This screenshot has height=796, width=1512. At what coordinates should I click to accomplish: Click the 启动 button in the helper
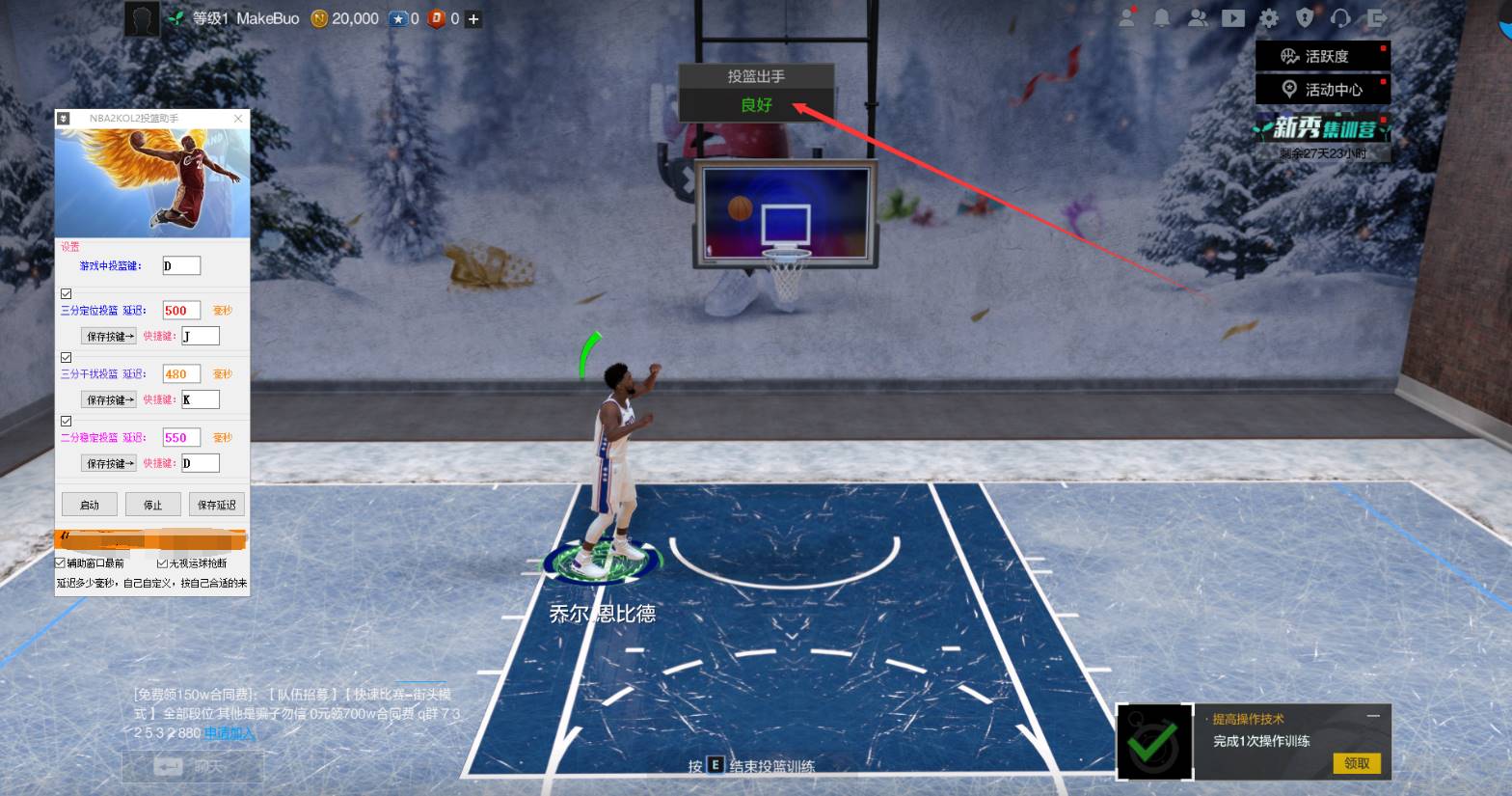tap(89, 504)
